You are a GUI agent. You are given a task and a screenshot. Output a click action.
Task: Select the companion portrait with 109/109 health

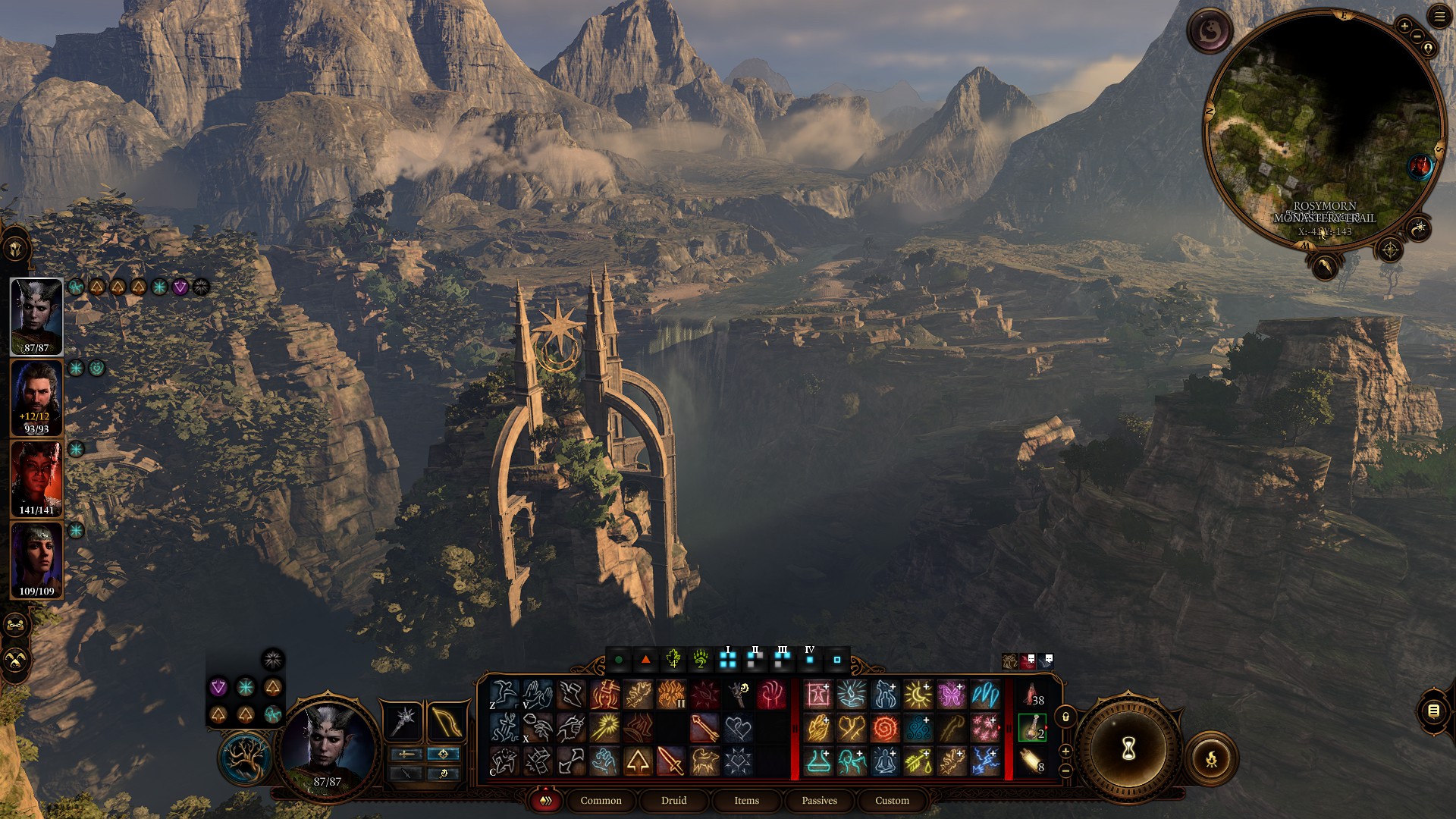coord(36,560)
